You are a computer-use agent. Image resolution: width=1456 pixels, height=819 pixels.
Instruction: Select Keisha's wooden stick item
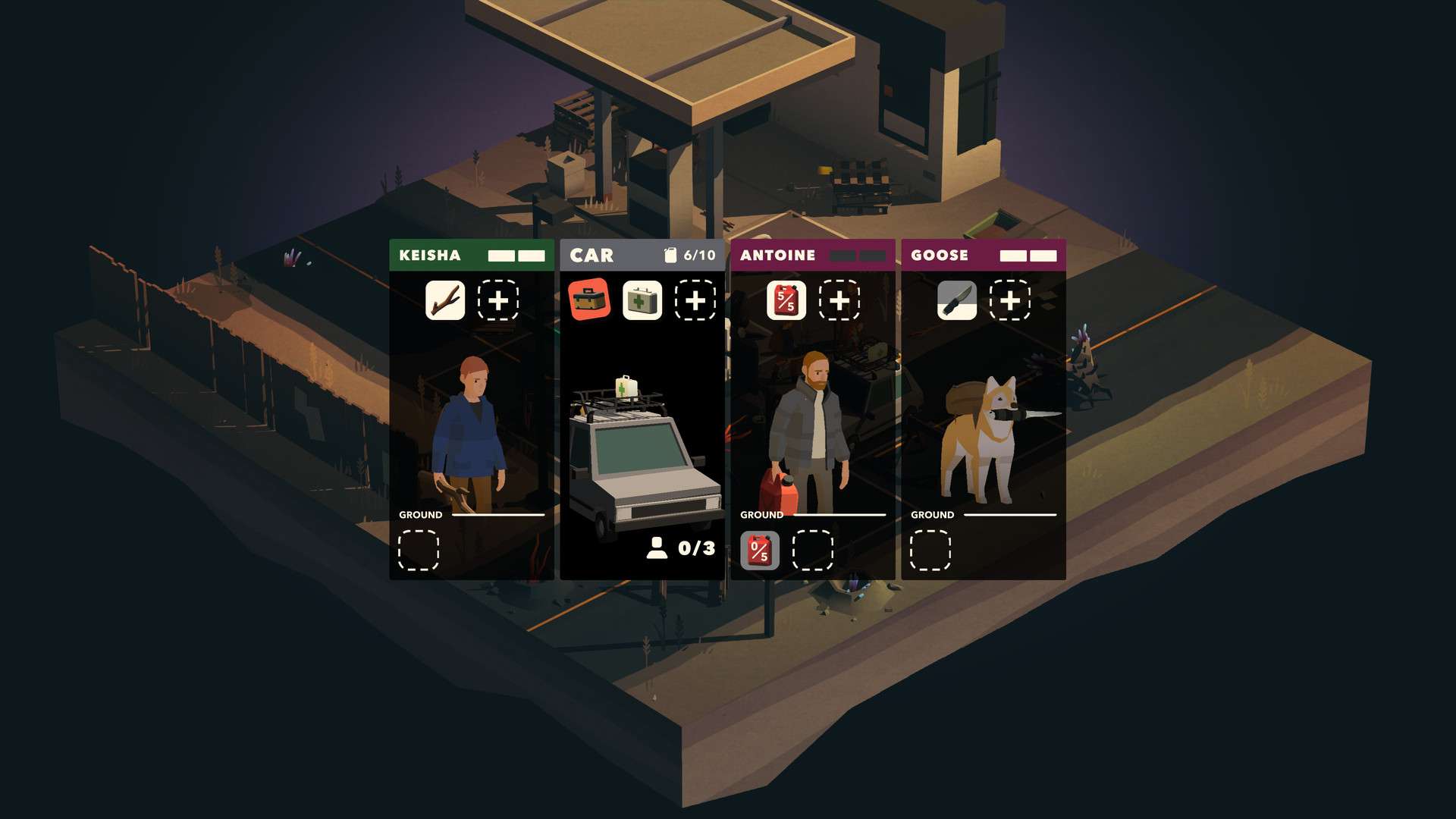(445, 300)
